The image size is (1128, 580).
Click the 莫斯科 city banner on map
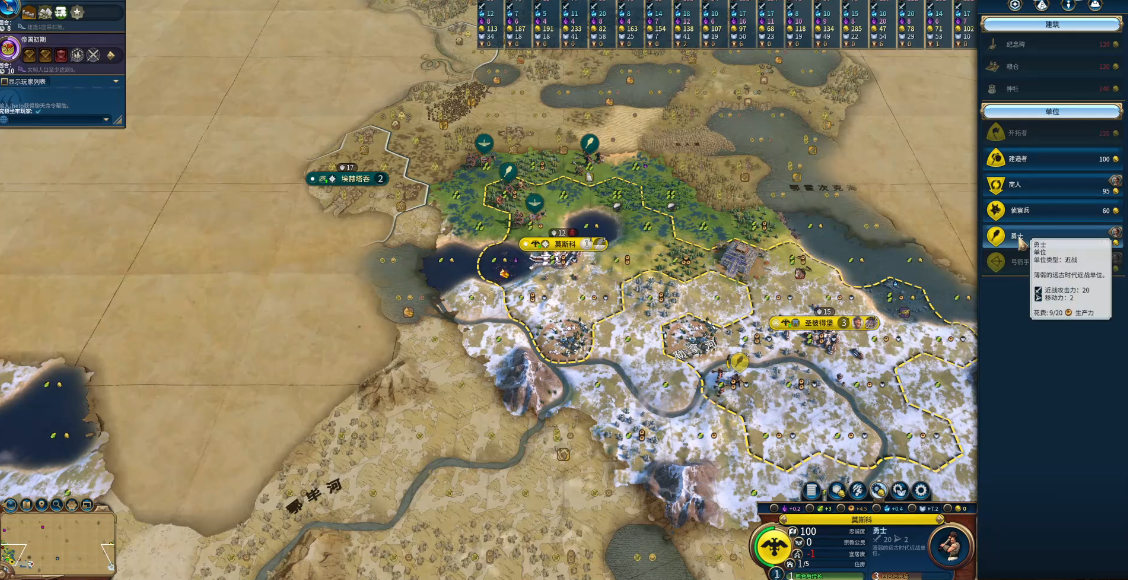click(x=562, y=244)
